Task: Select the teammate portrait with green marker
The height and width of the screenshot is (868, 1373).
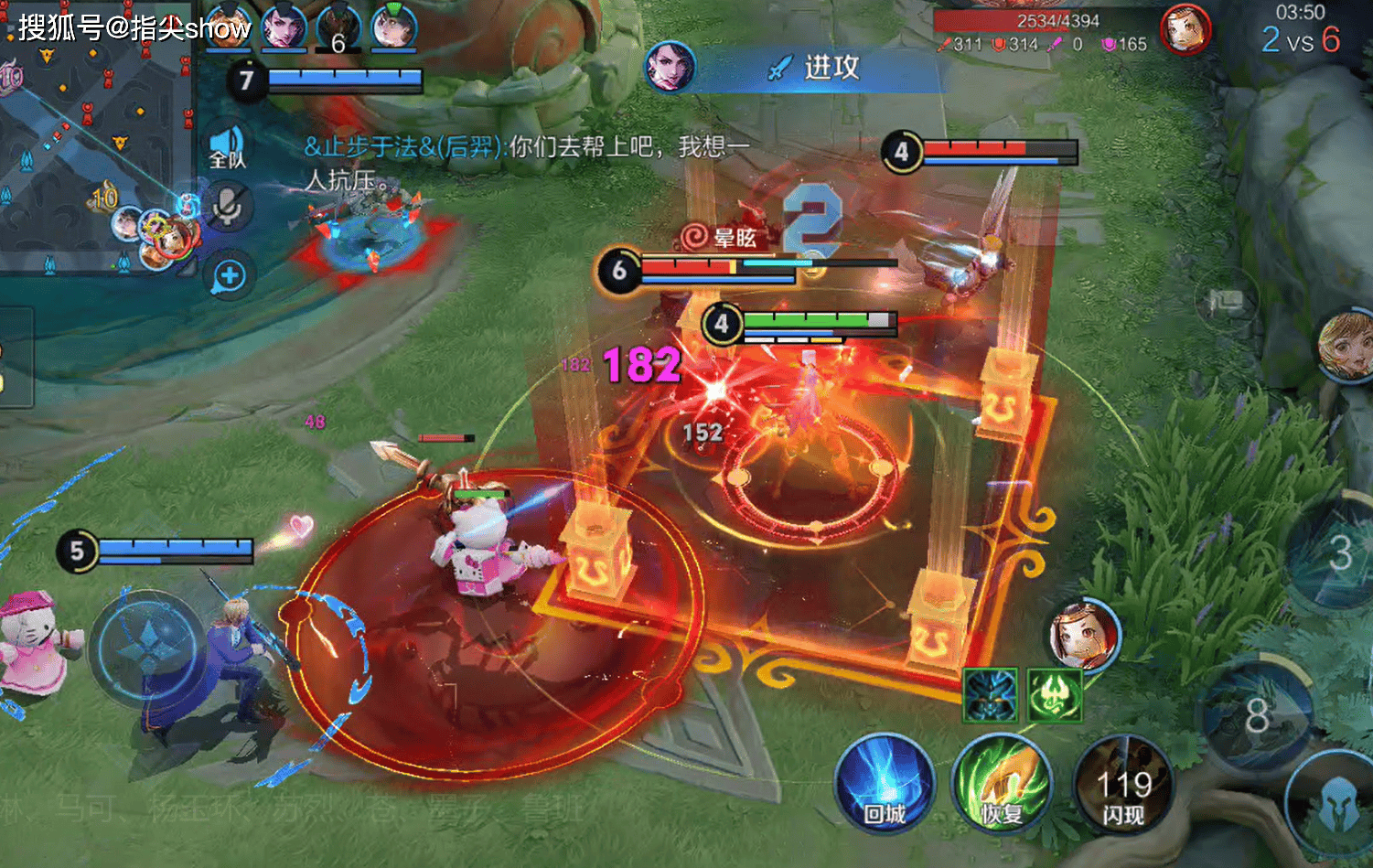Action: tap(394, 27)
